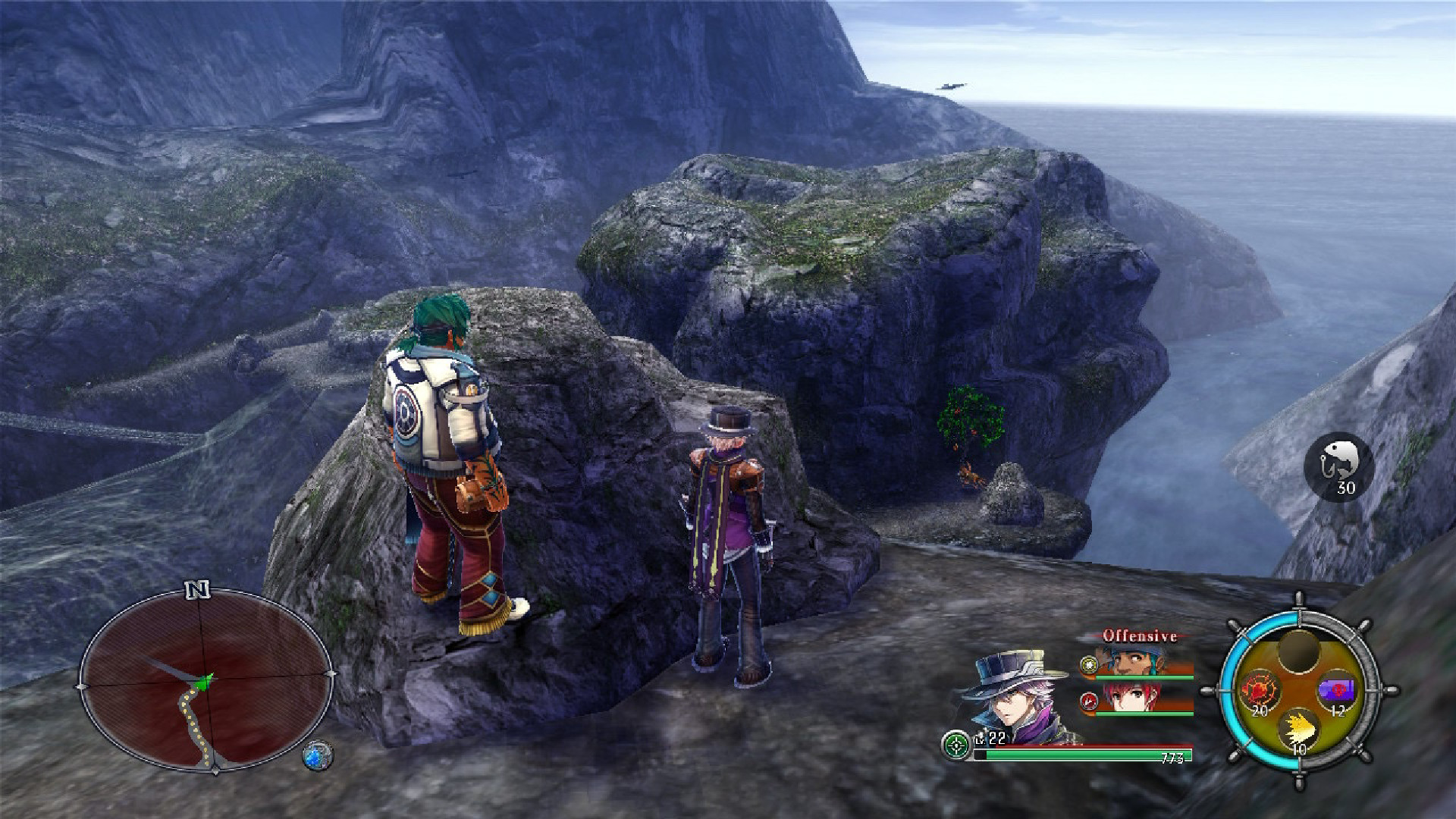Image resolution: width=1456 pixels, height=819 pixels.
Task: Toggle the Offensive party tactic label
Action: [1139, 635]
